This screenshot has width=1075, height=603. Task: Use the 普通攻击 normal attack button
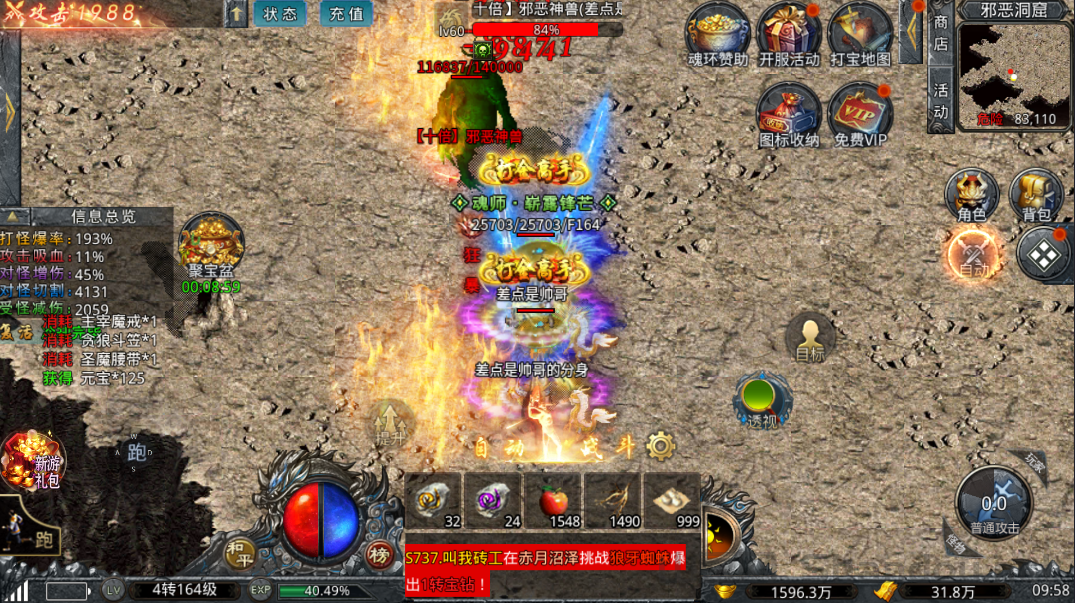pyautogui.click(x=994, y=502)
